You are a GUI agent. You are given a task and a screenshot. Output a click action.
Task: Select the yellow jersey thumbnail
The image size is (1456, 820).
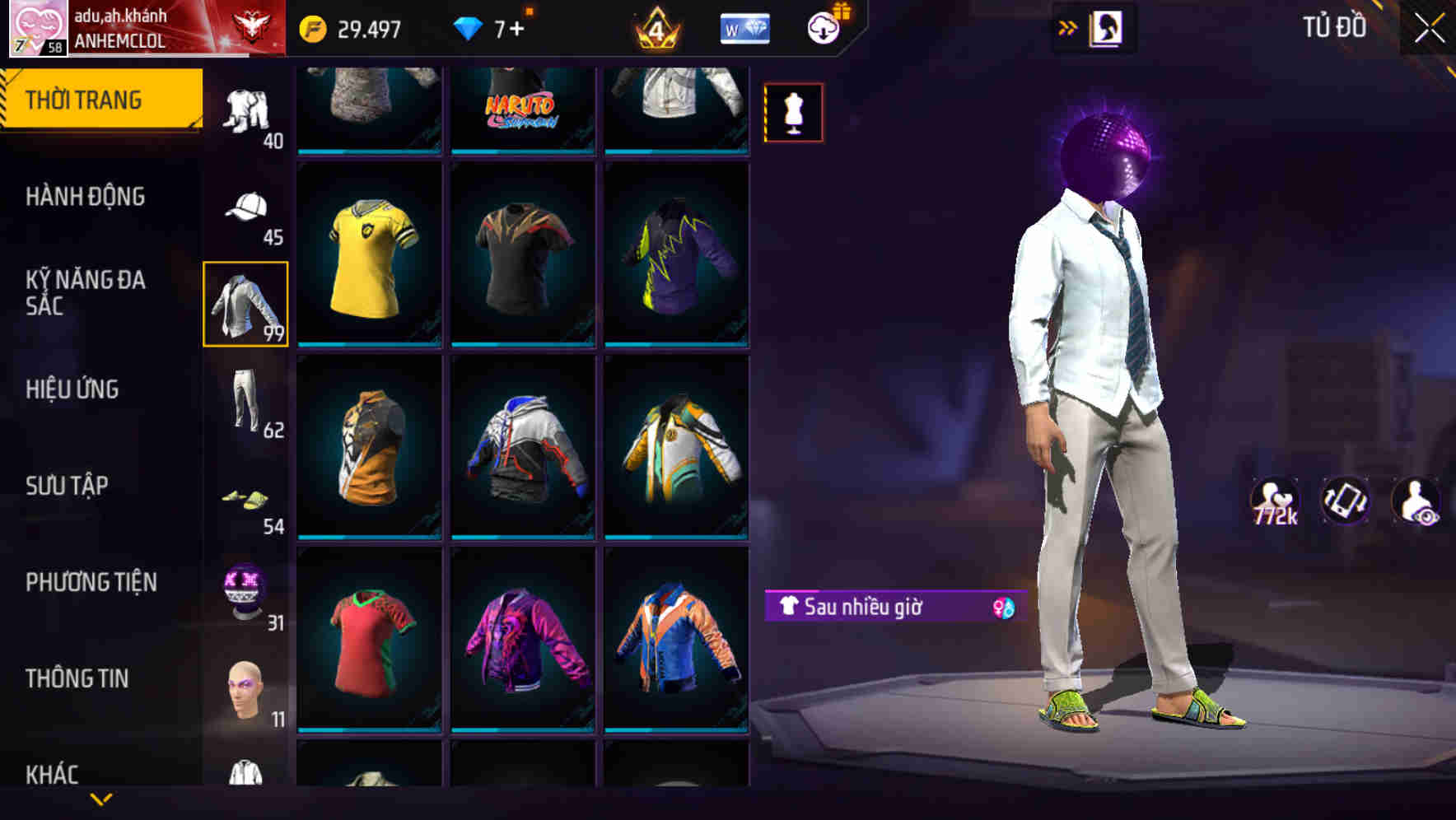pos(370,255)
